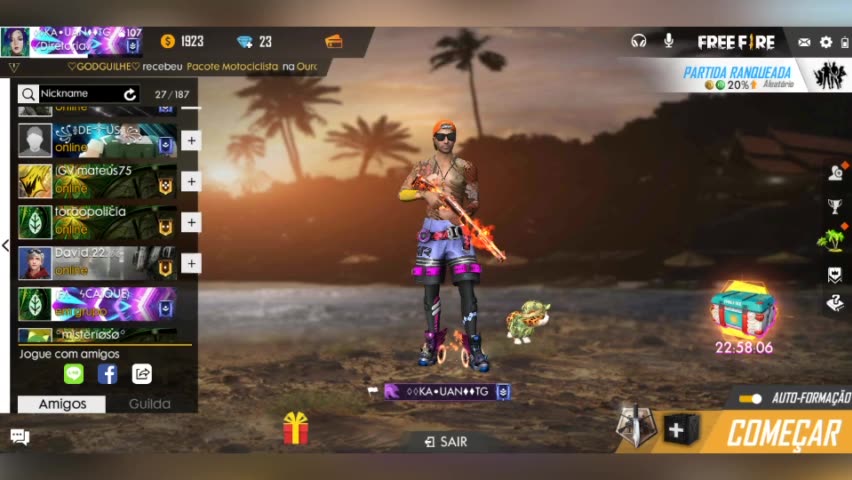Toggle the Auto-Formação switch
852x480 pixels.
pos(750,398)
